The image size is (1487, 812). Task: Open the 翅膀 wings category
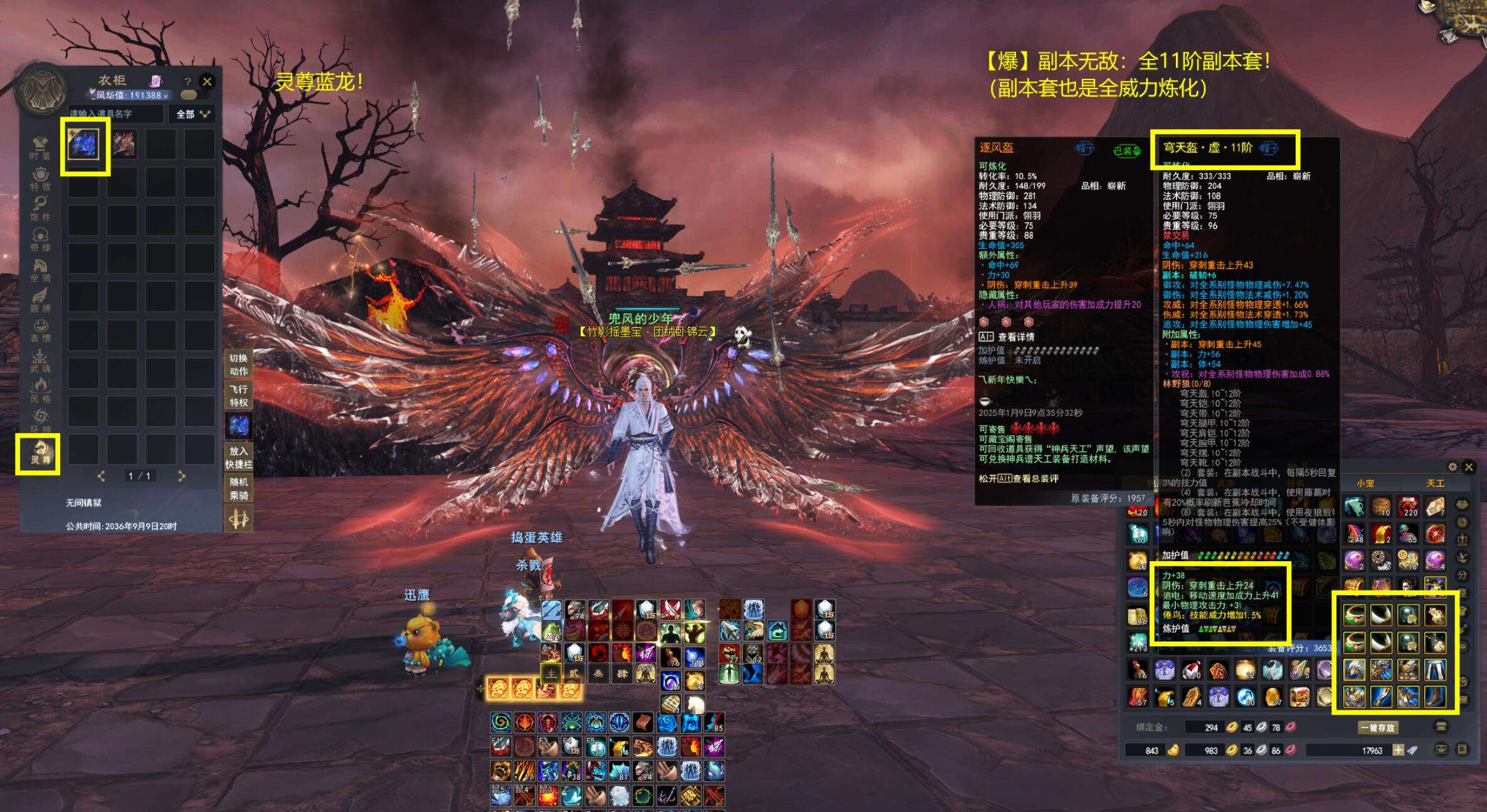pos(40,301)
